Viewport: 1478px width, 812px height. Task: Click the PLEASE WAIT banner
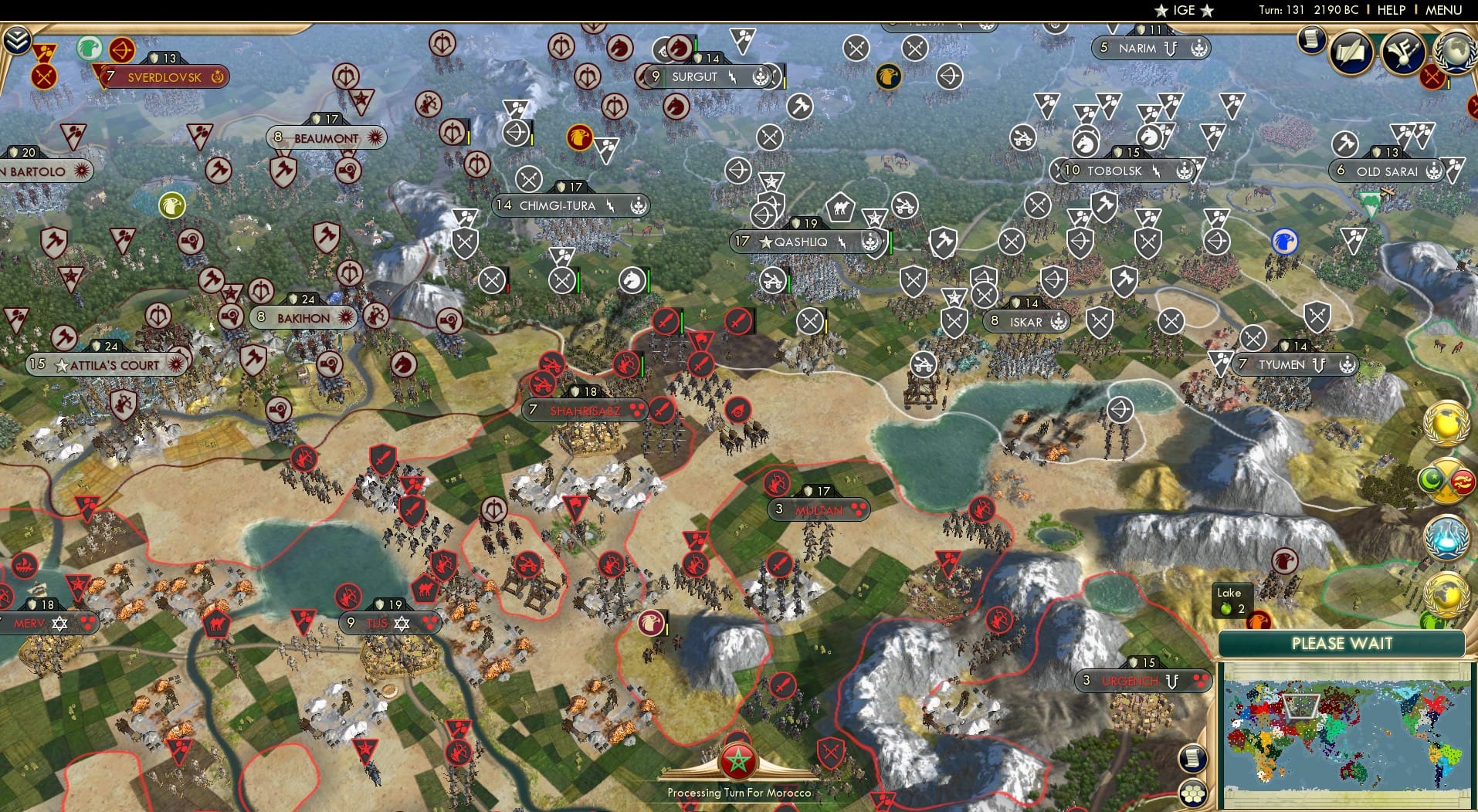coord(1341,643)
